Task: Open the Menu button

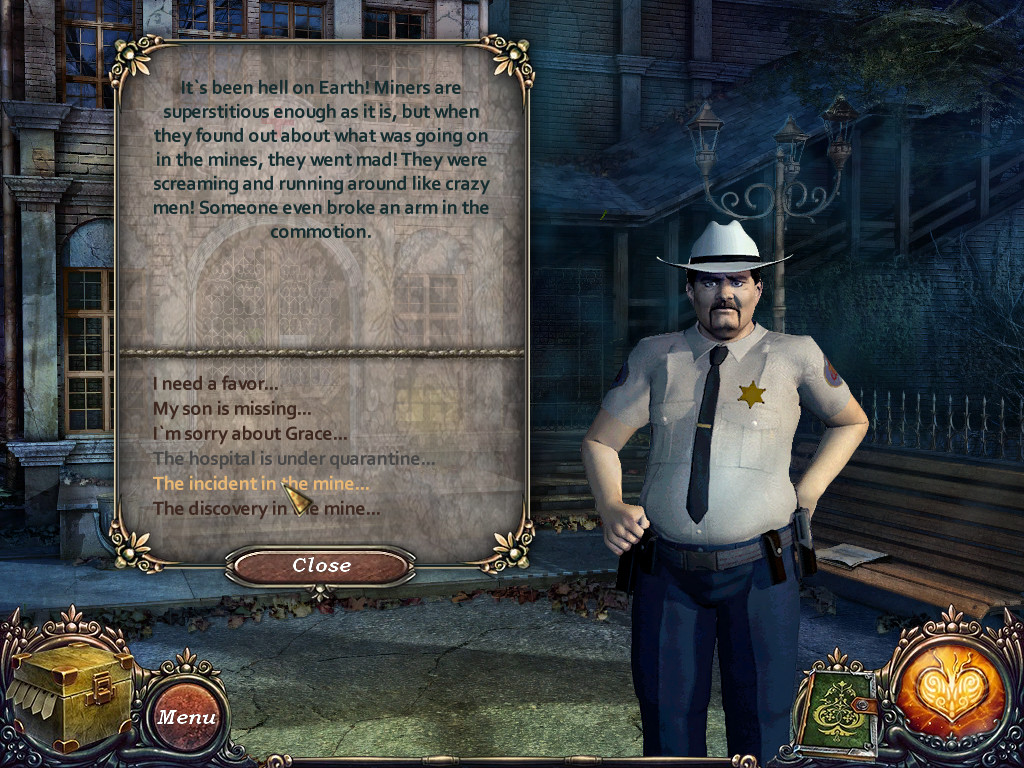Action: click(186, 717)
